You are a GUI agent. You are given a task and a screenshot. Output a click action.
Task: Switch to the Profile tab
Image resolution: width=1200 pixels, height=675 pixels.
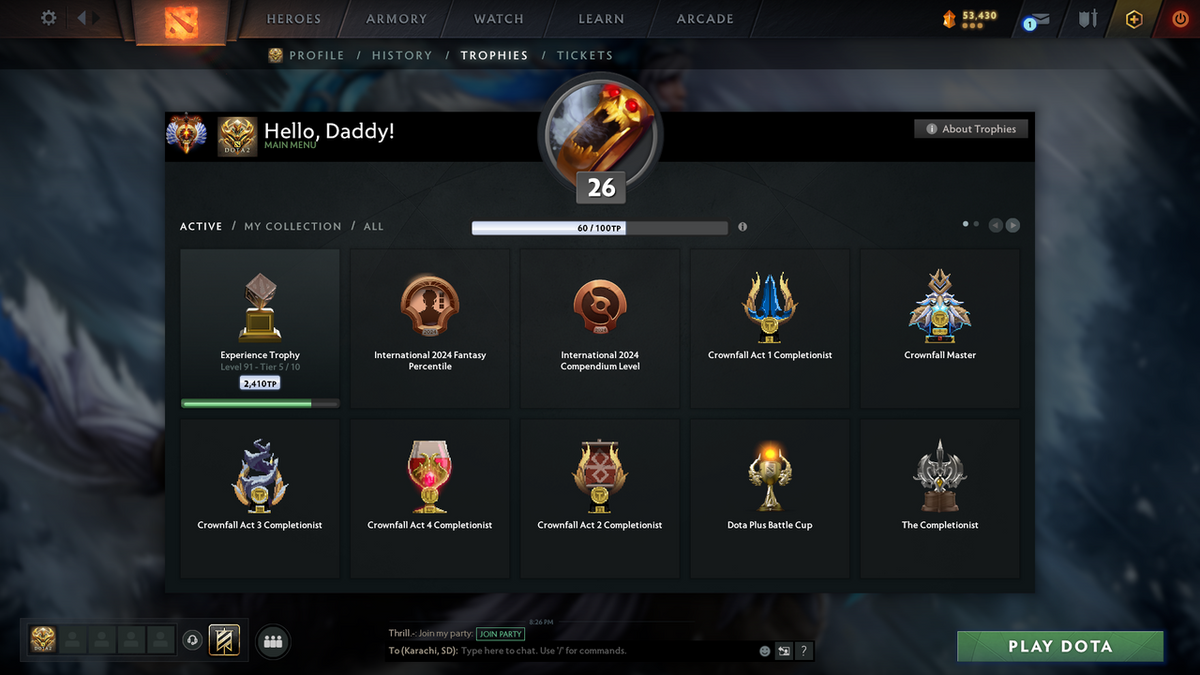point(316,56)
